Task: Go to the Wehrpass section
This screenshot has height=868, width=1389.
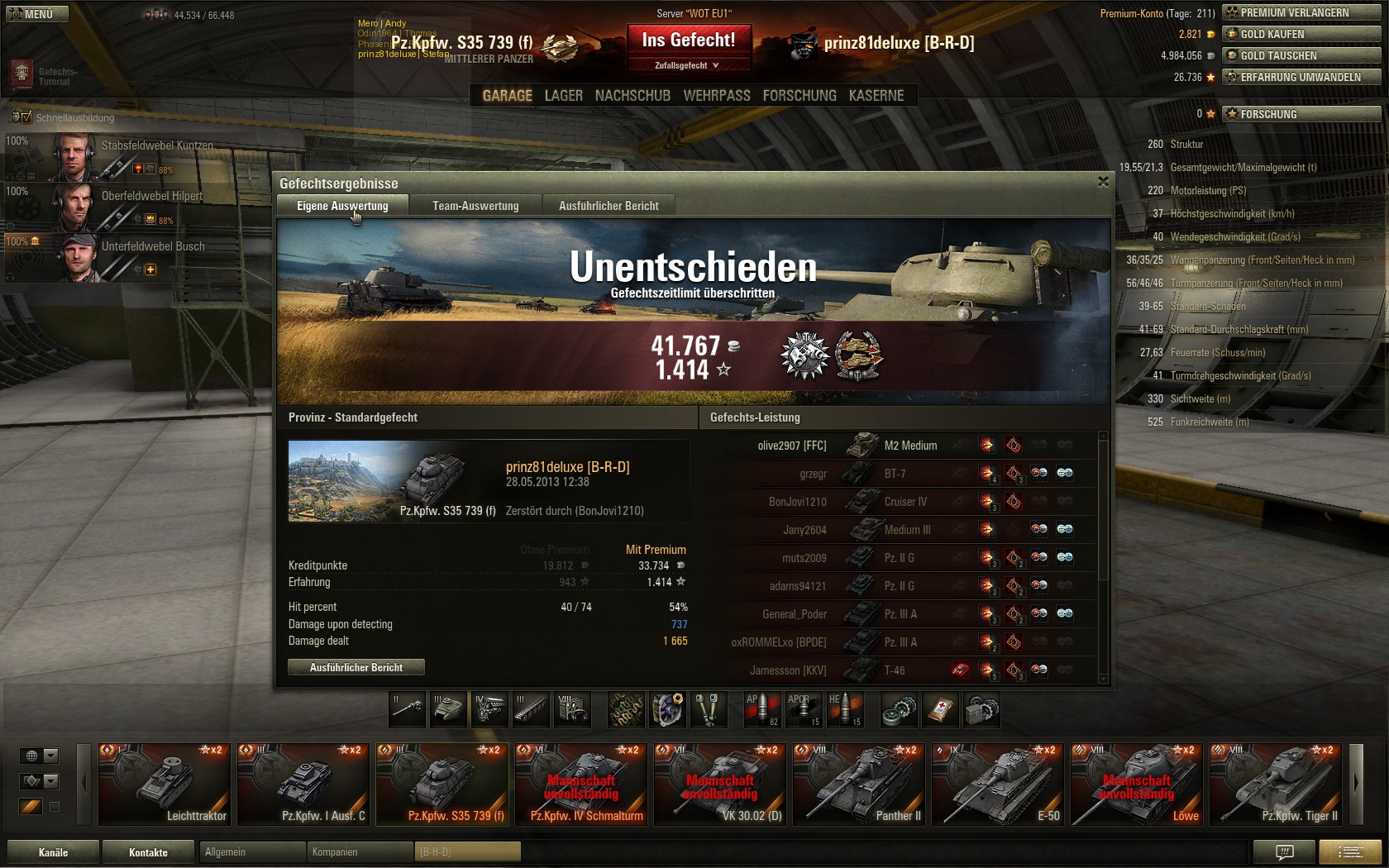Action: tap(716, 96)
